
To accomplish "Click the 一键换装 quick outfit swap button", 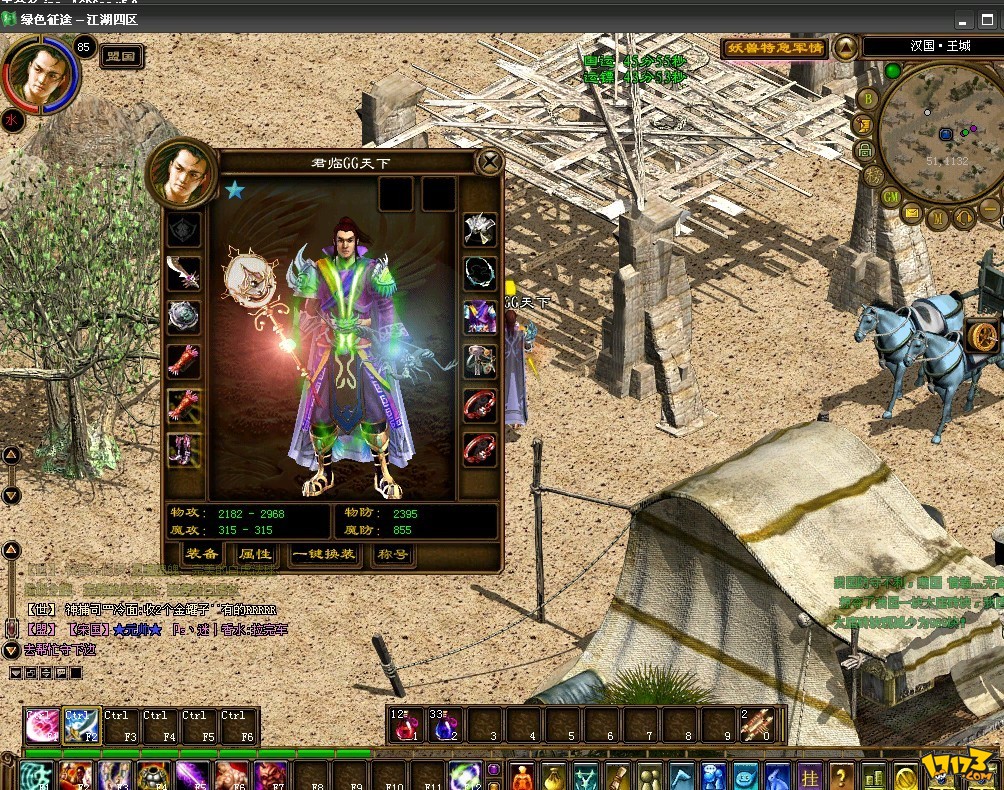I will point(323,553).
